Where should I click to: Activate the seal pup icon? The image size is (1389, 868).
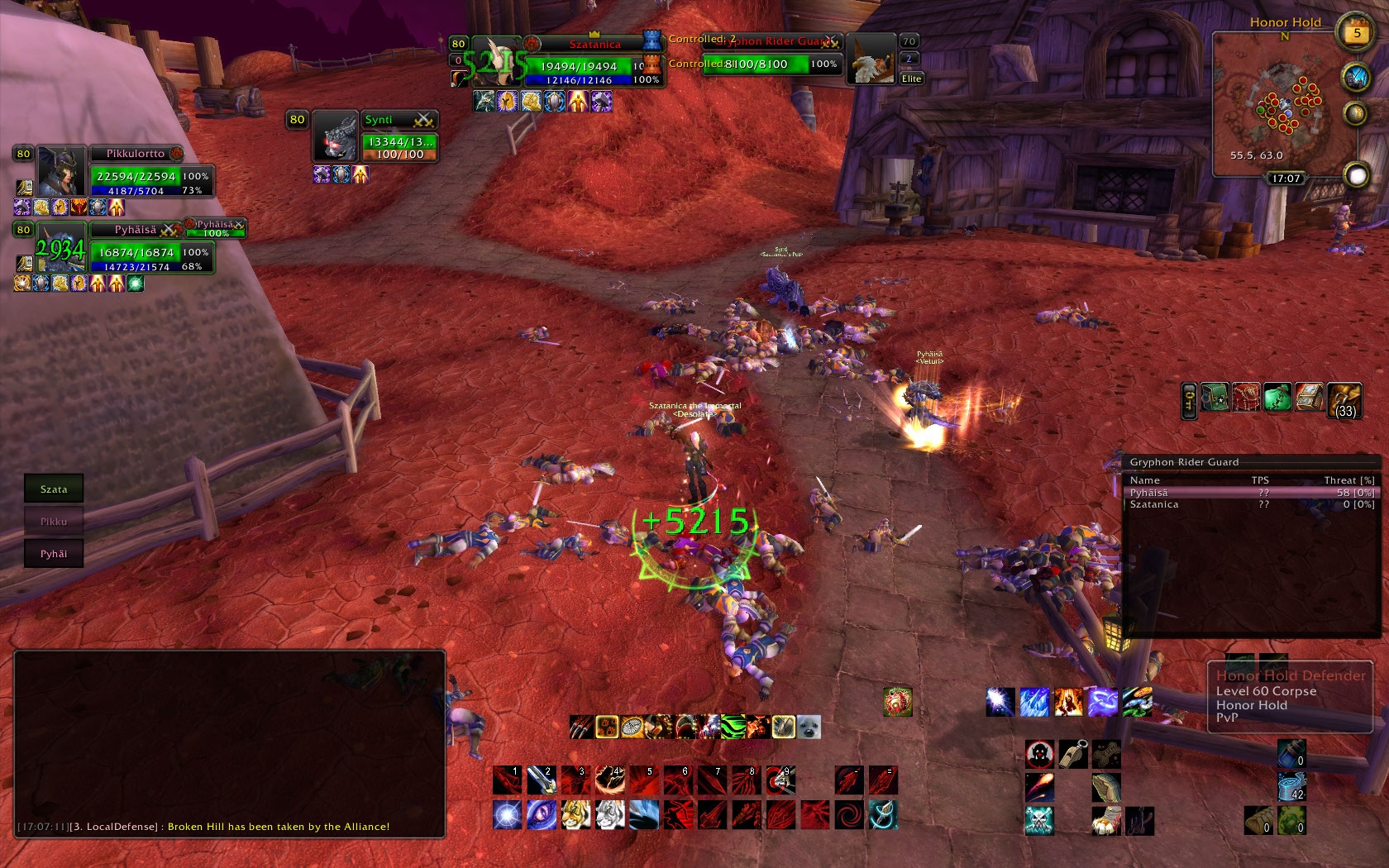pos(809,727)
